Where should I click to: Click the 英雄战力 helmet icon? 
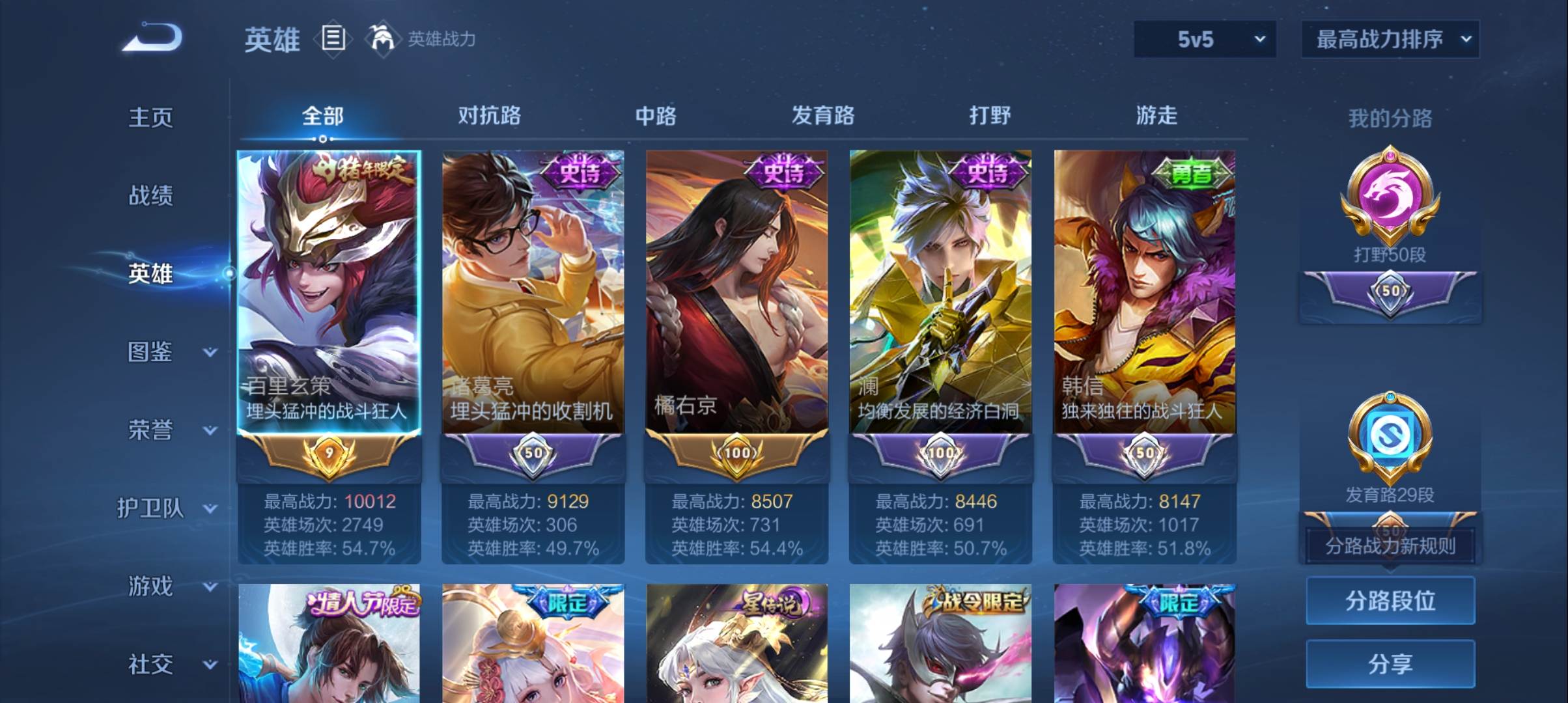[384, 38]
